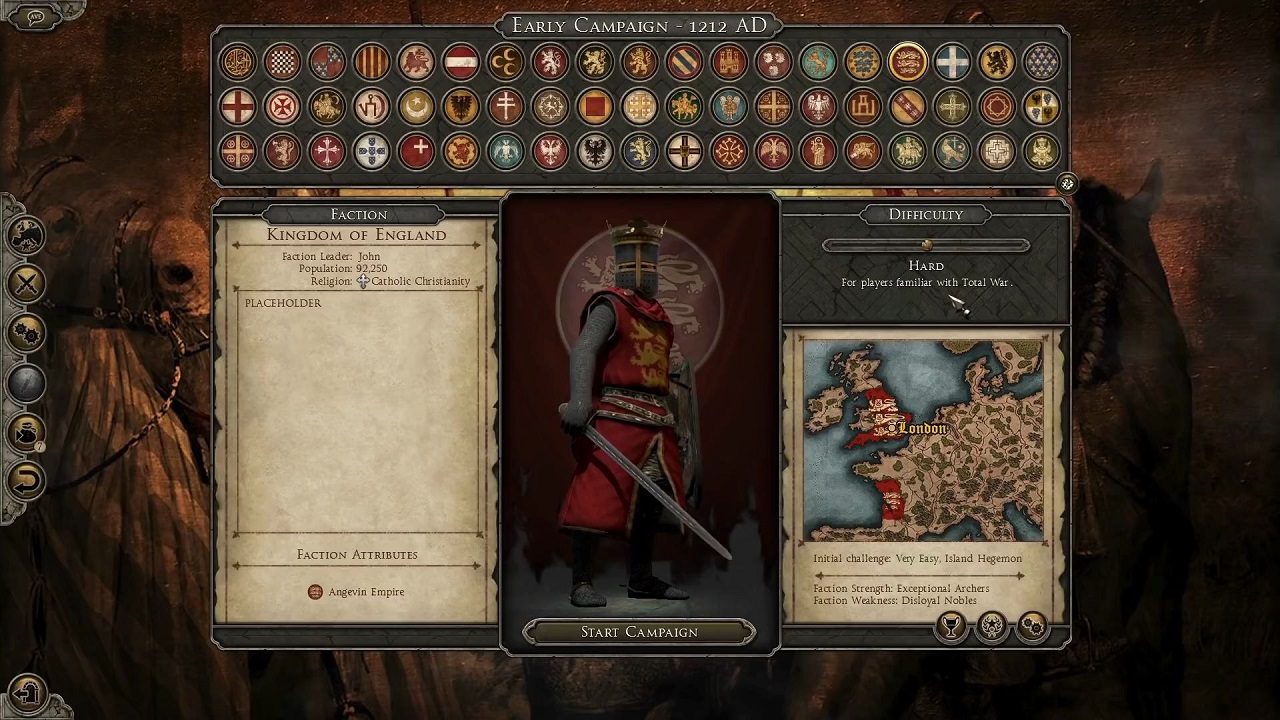Pick the blue fleur-de-lis faction emblem
Image resolution: width=1280 pixels, height=720 pixels.
click(1041, 62)
